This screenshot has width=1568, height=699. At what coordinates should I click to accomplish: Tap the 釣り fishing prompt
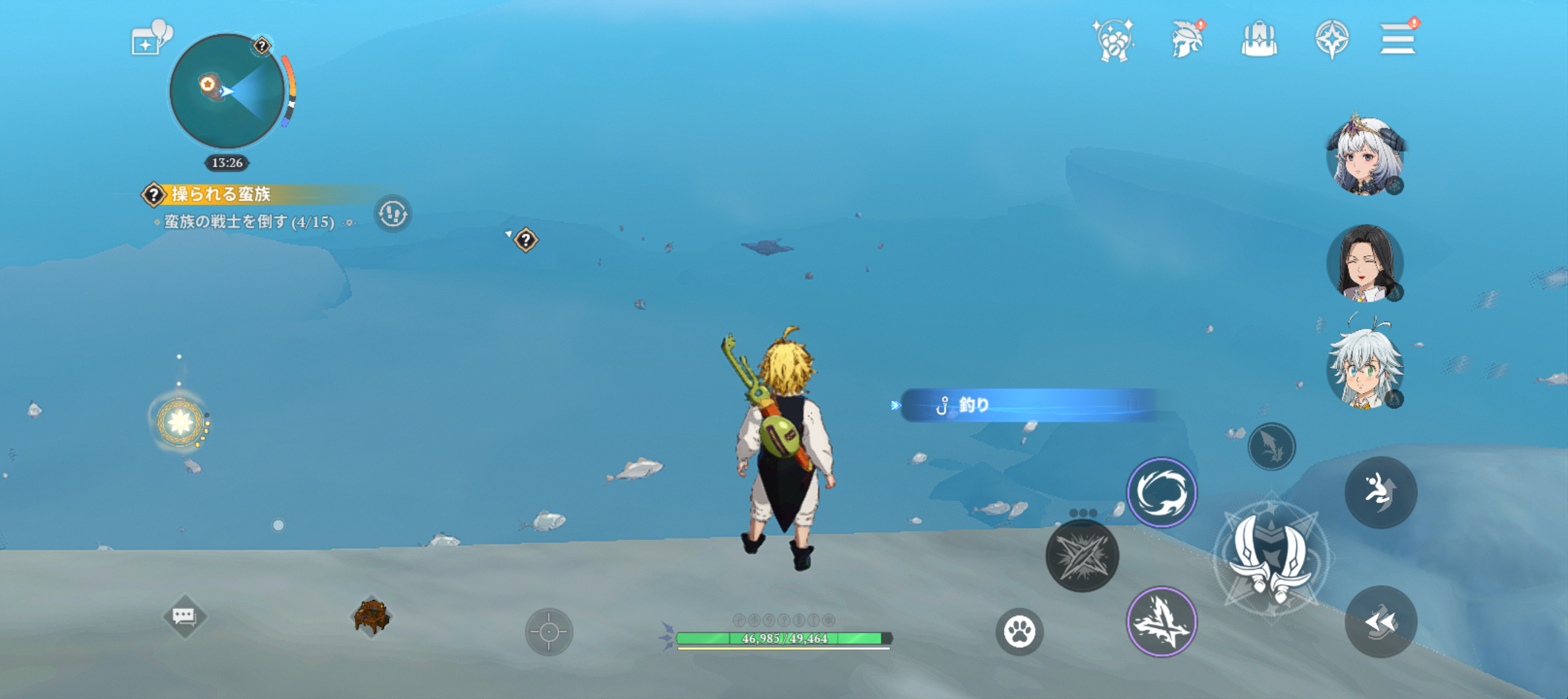(x=1030, y=406)
